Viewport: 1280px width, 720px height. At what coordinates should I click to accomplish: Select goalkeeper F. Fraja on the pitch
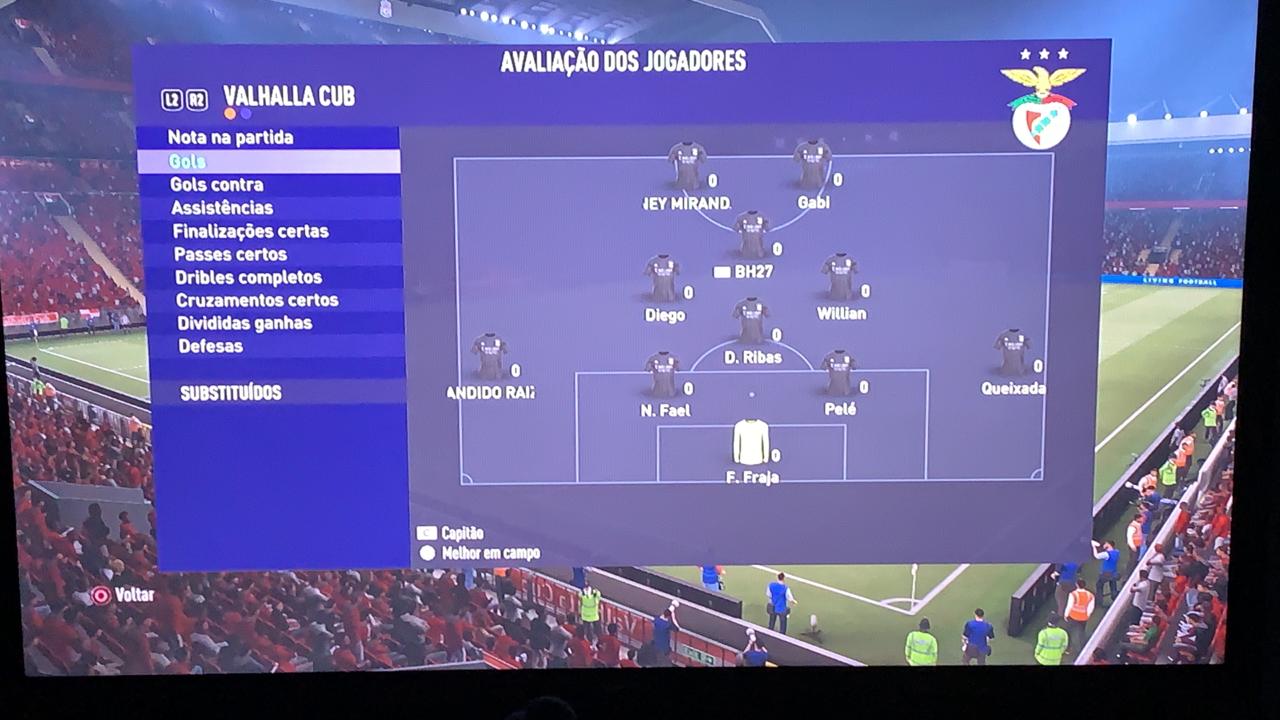[x=751, y=442]
